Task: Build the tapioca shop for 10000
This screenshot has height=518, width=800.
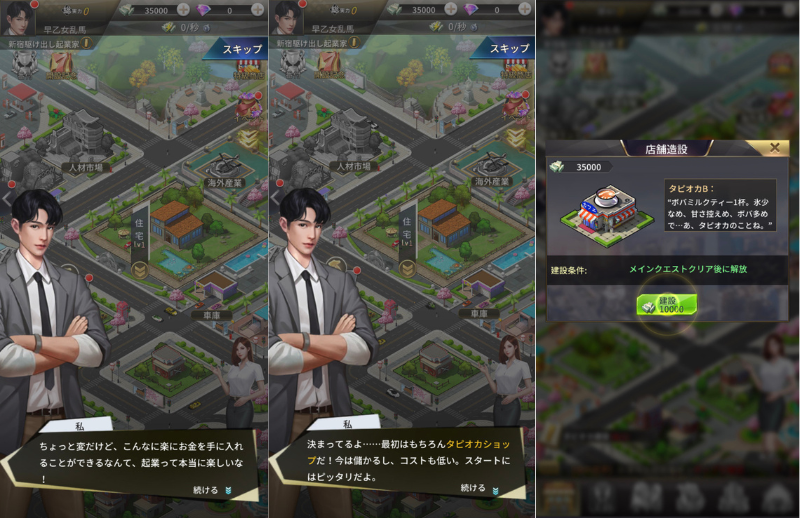Action: (667, 304)
